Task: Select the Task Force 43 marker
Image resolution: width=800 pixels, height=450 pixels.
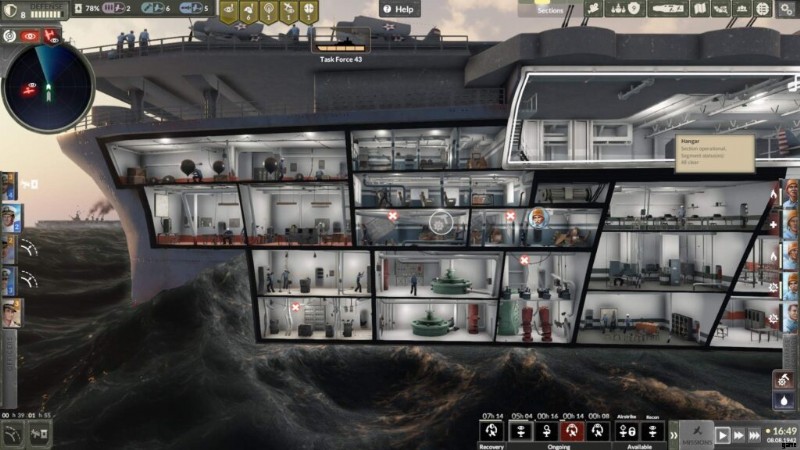Action: (340, 47)
